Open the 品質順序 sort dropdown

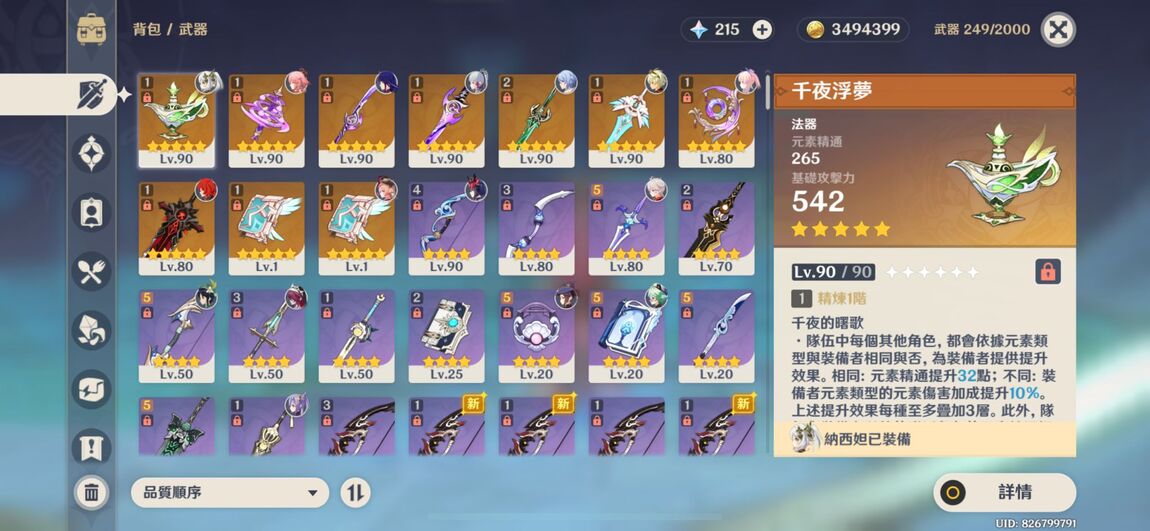(230, 492)
